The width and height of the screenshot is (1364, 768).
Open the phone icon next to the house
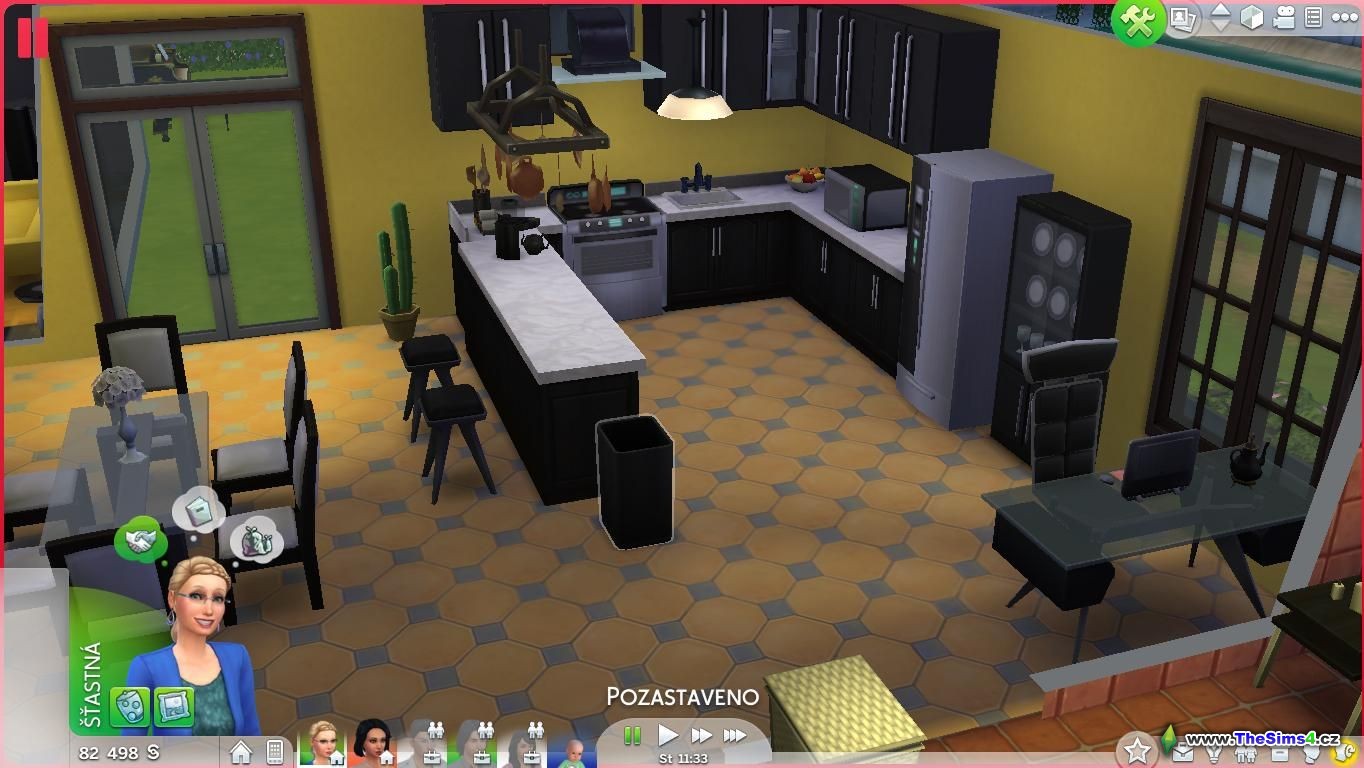point(275,751)
